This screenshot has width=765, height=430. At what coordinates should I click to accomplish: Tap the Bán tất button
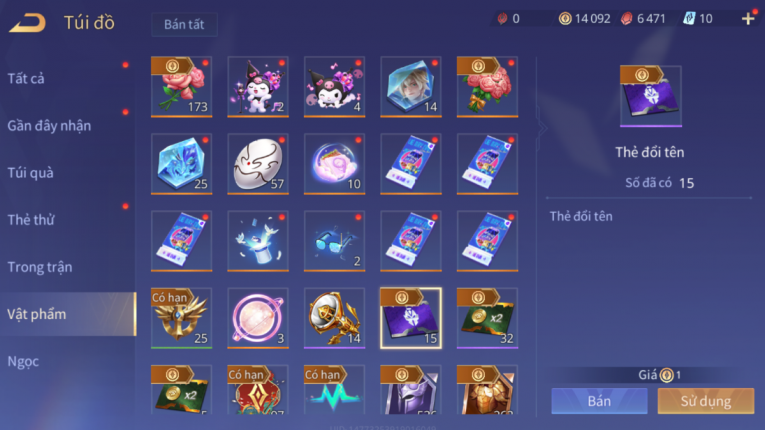click(184, 24)
